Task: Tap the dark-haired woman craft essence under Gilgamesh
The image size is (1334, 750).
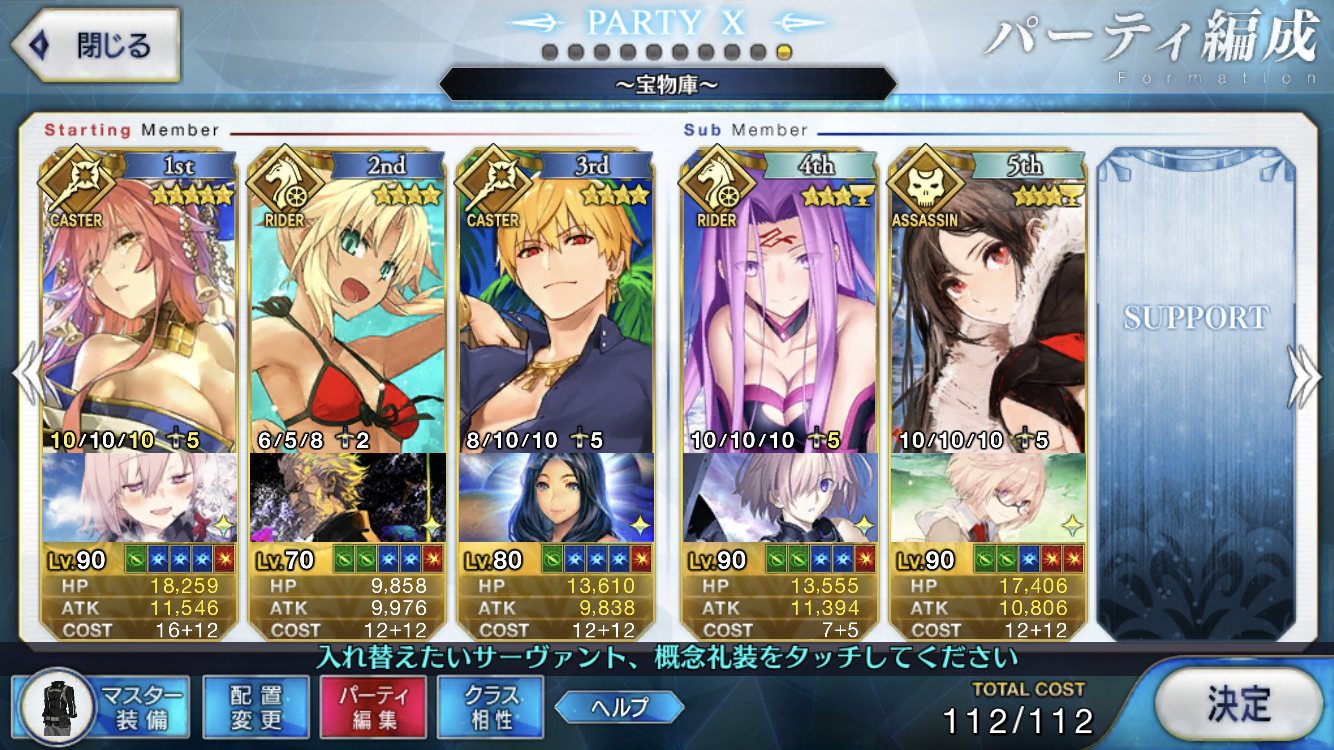Action: click(x=555, y=497)
